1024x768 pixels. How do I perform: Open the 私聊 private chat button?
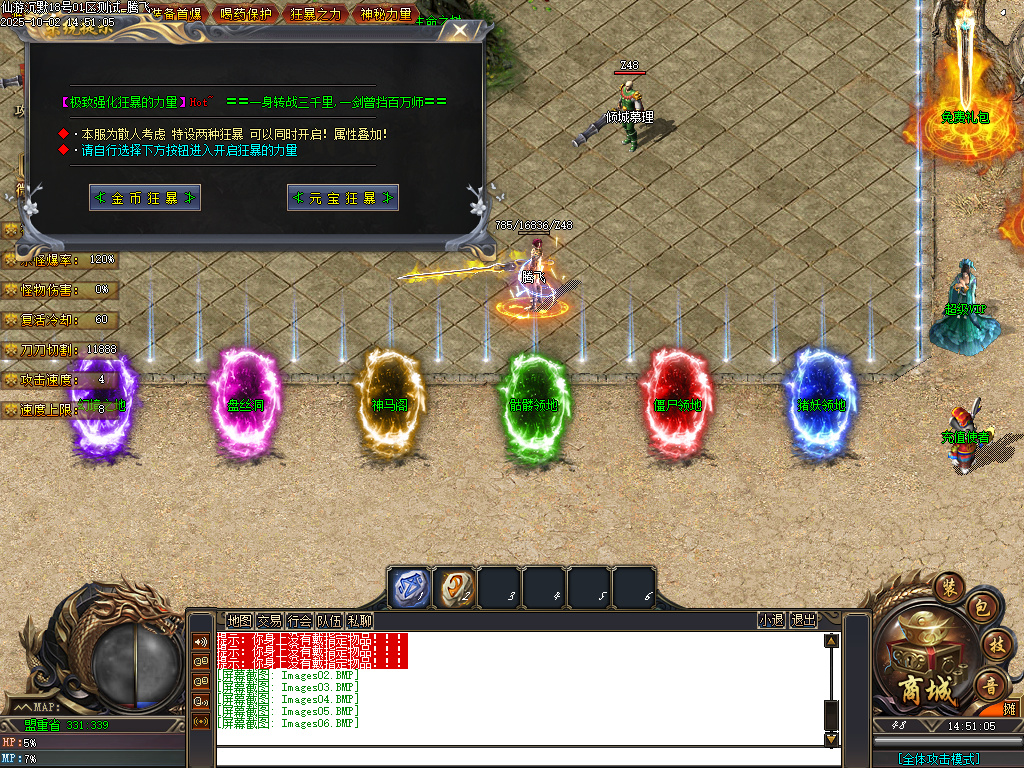359,621
